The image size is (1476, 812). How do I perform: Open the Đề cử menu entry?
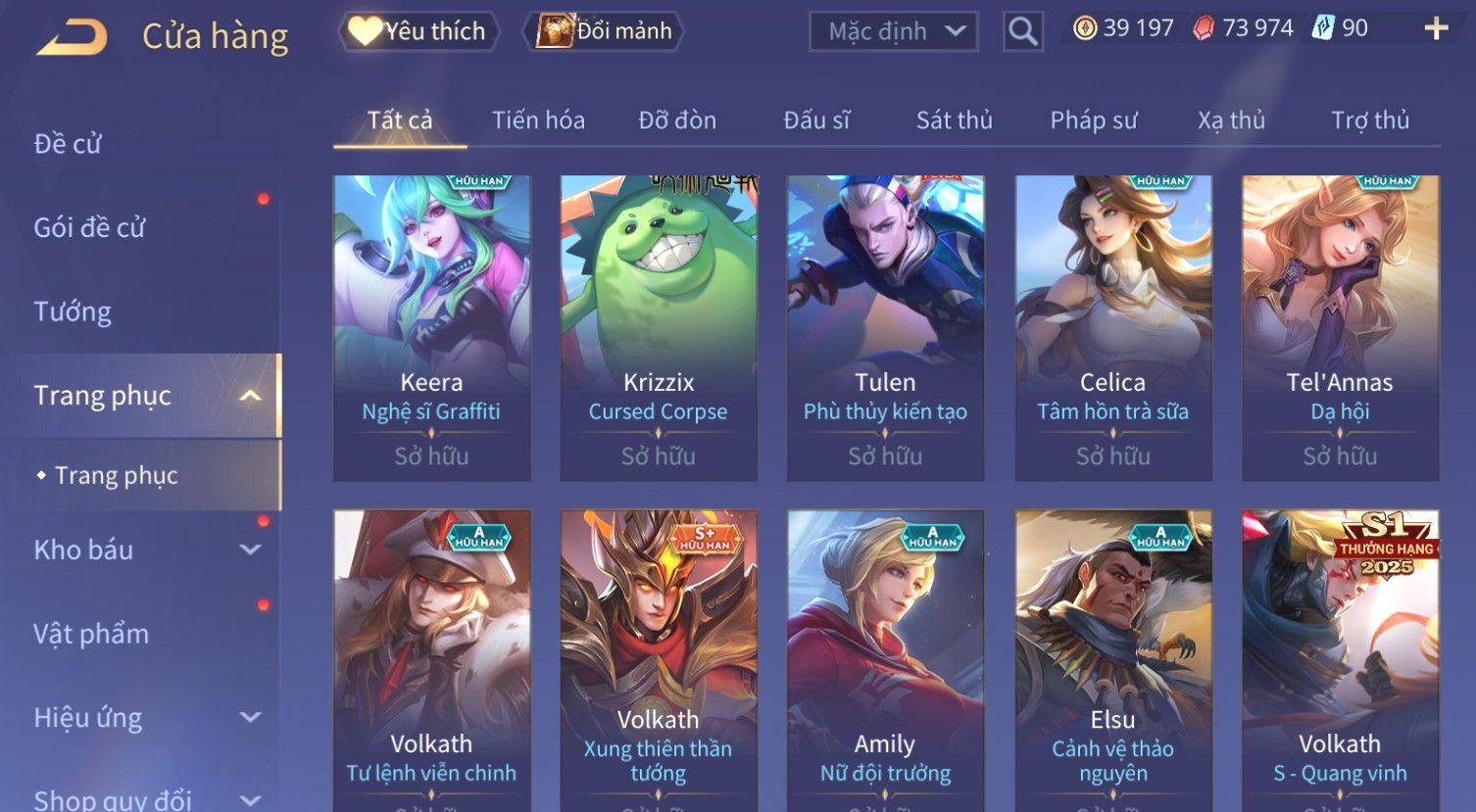tap(68, 144)
